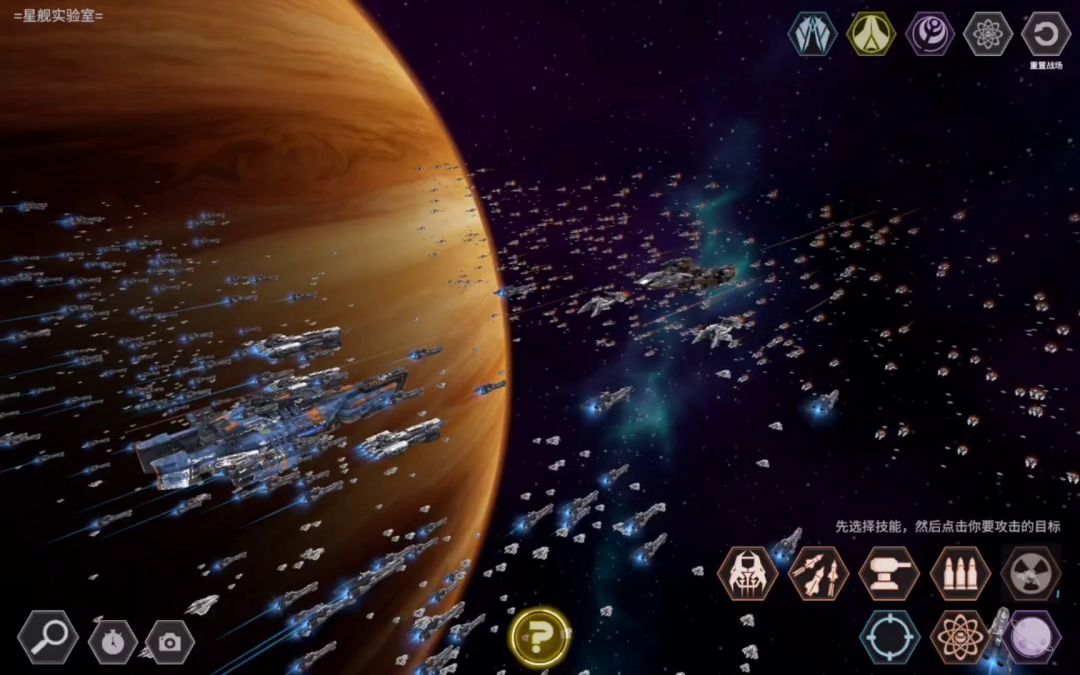Select the missile barrage skill
The width and height of the screenshot is (1080, 675).
(818, 573)
